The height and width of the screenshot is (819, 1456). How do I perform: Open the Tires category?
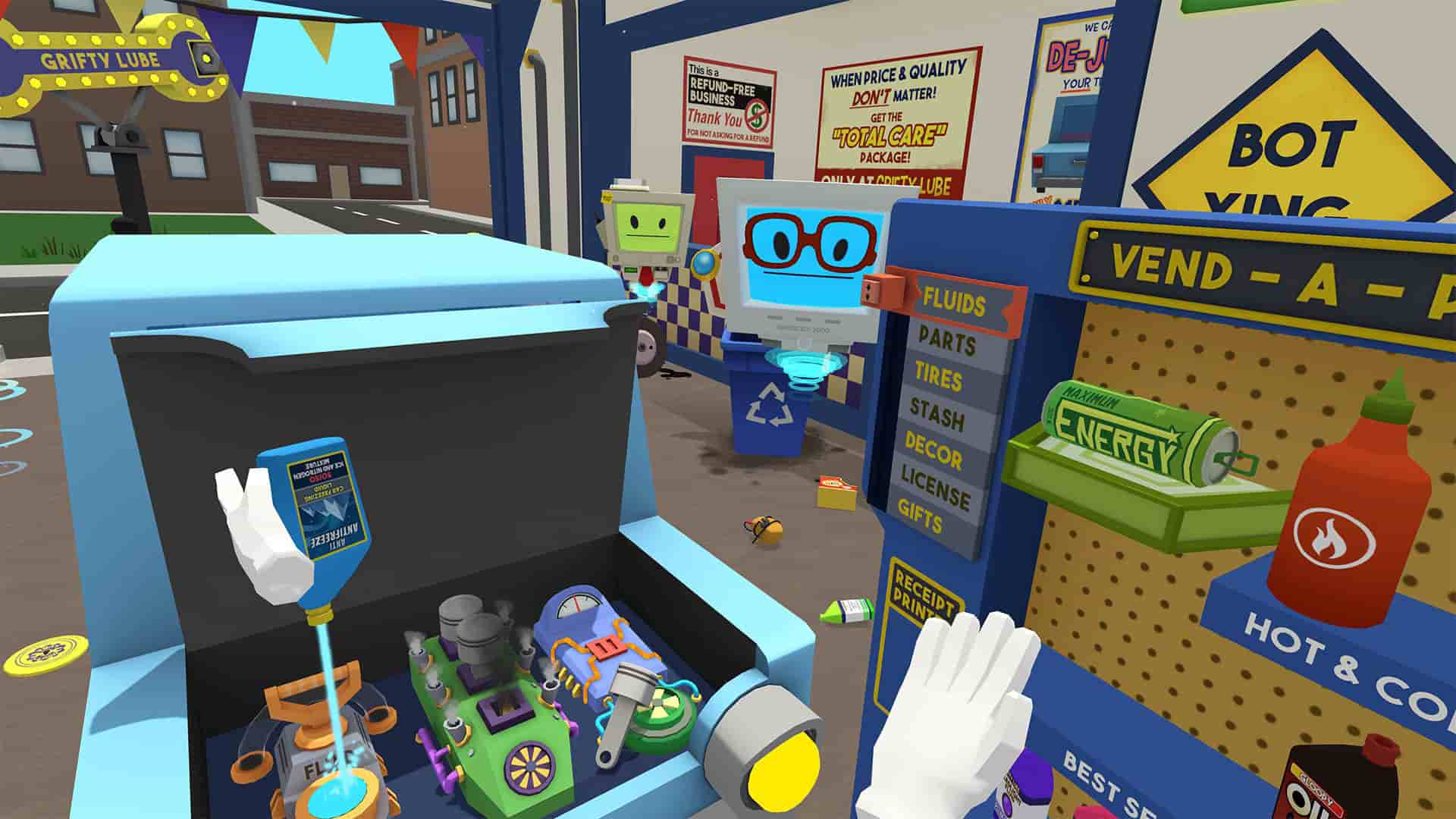[x=939, y=377]
